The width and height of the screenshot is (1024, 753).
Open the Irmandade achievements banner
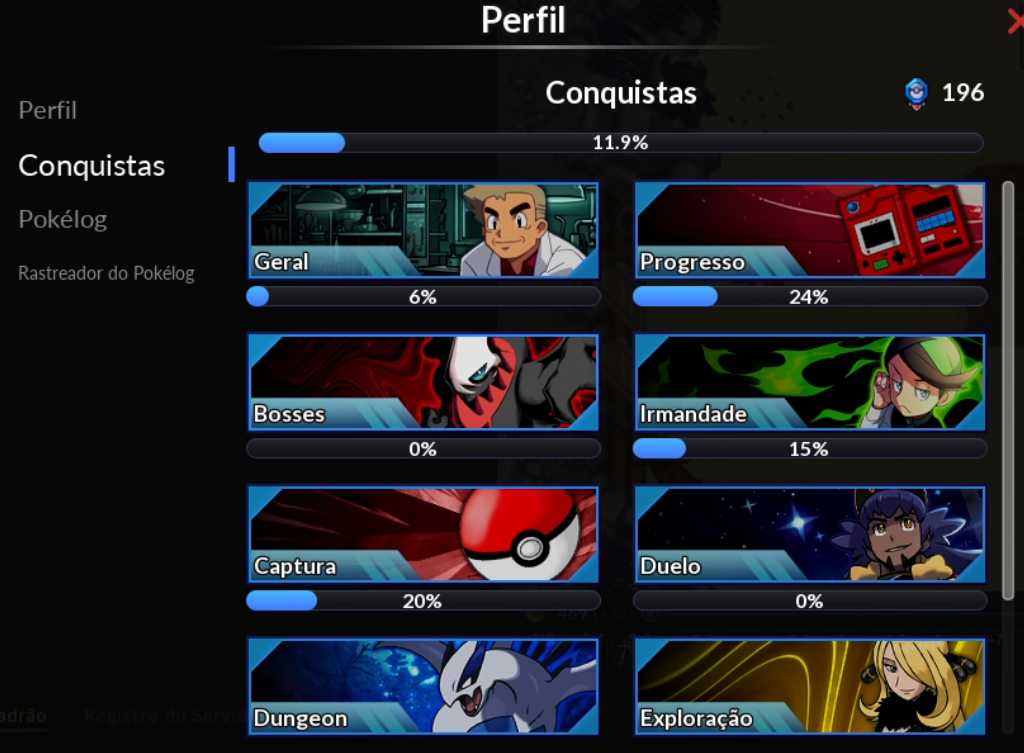809,382
